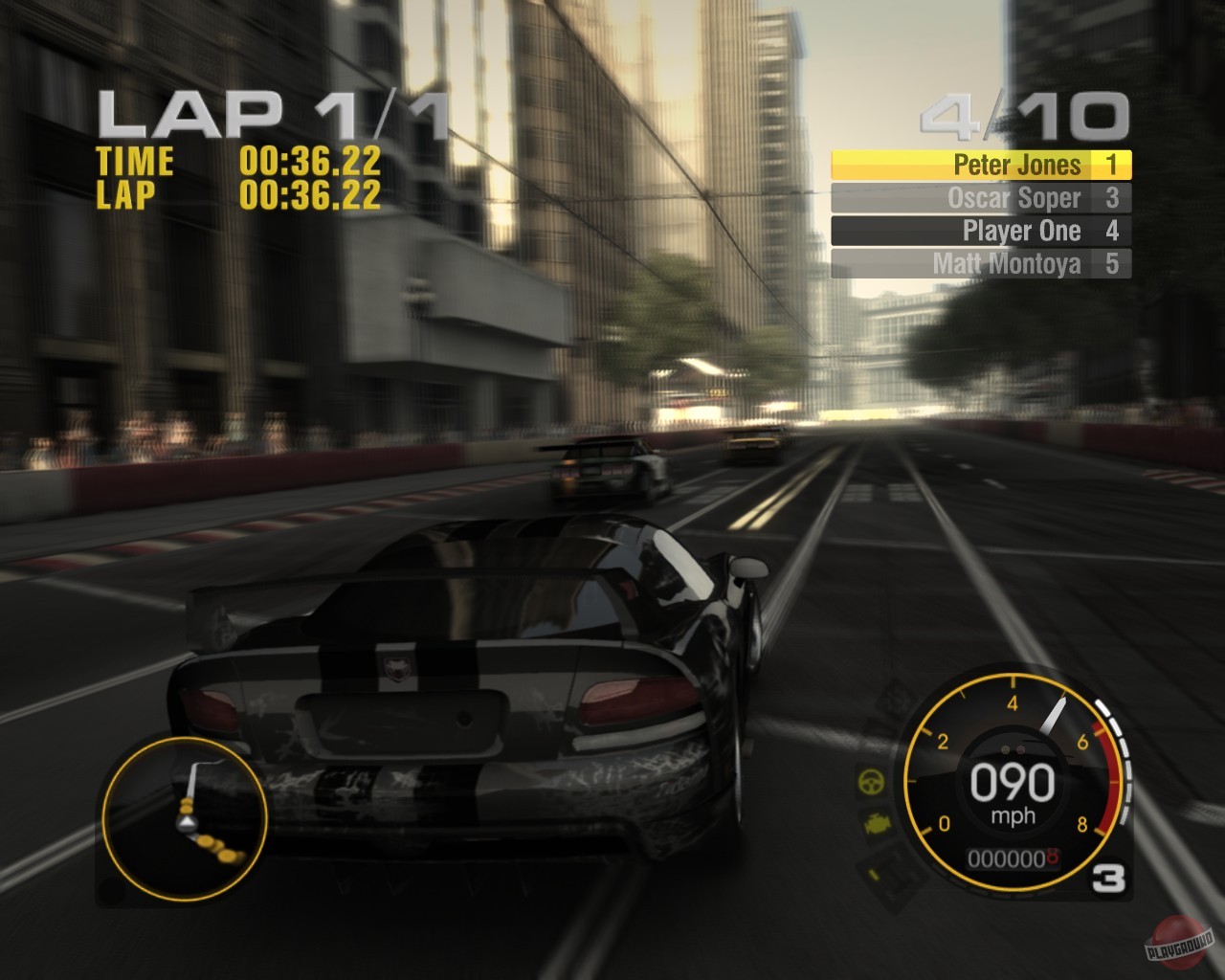Click the TIME value 00:36.22

[x=309, y=162]
